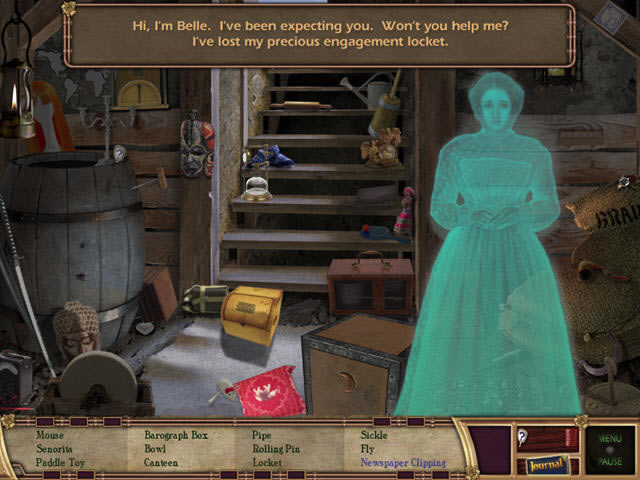Choose Senorita from the item list
This screenshot has width=640, height=480.
[x=56, y=449]
